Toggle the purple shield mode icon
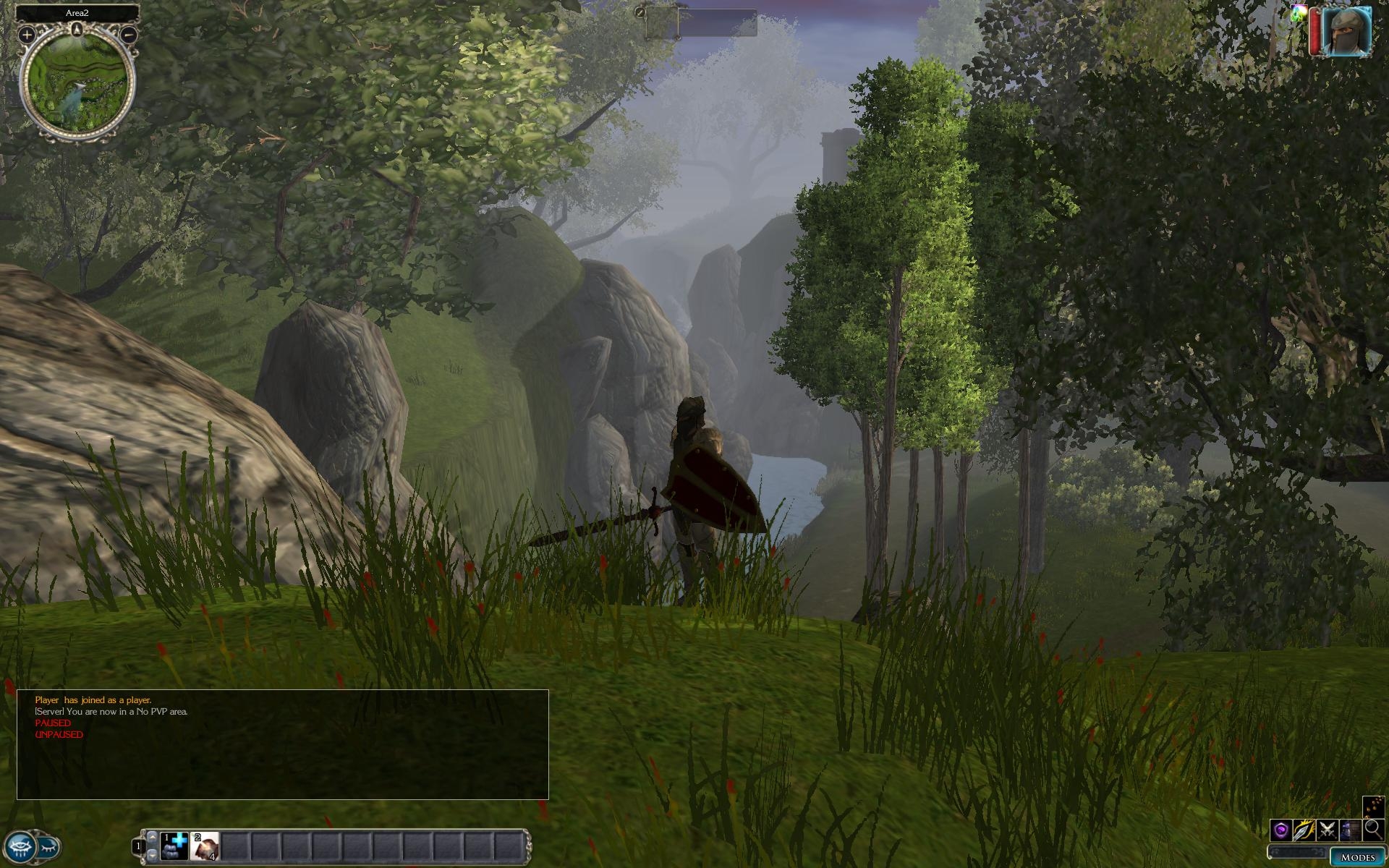The width and height of the screenshot is (1389, 868). click(1281, 830)
